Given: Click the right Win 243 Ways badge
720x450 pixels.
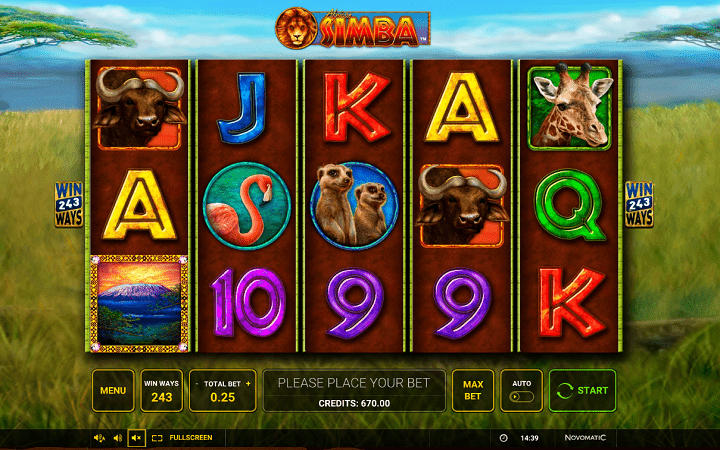Looking at the screenshot, I should coord(638,204).
